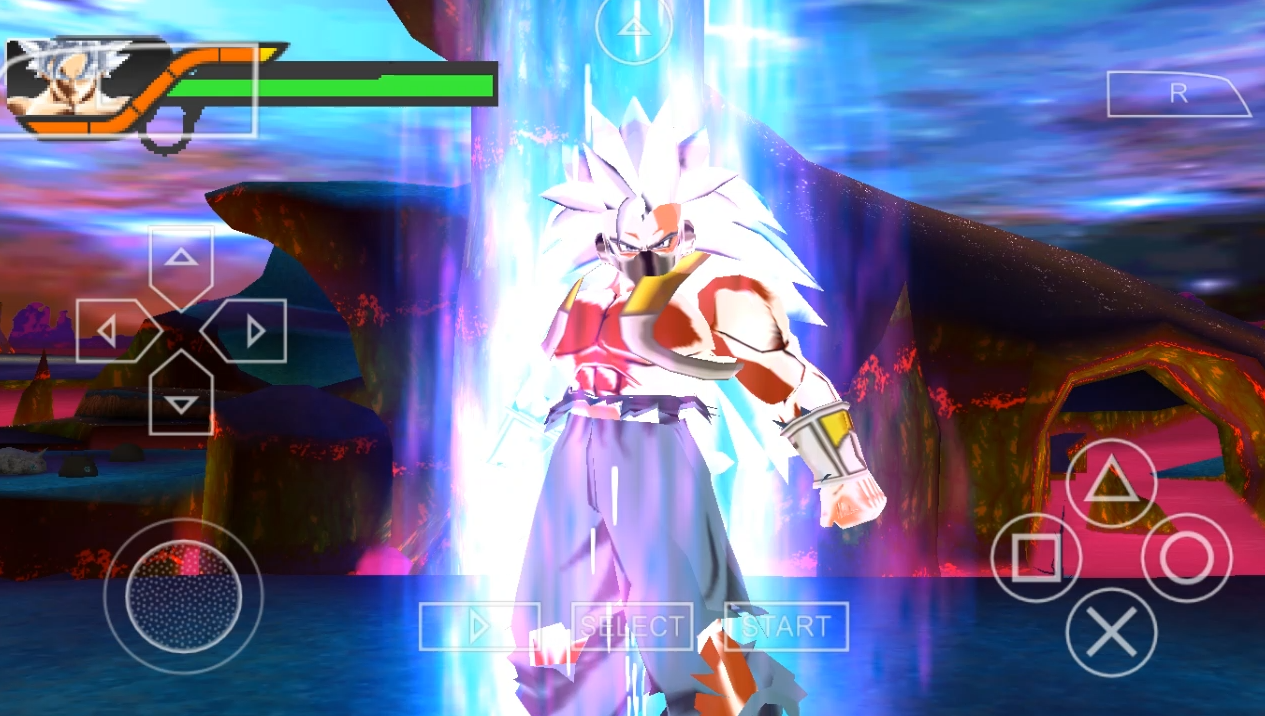Tap the SELECT button
The height and width of the screenshot is (716, 1265).
[x=632, y=627]
